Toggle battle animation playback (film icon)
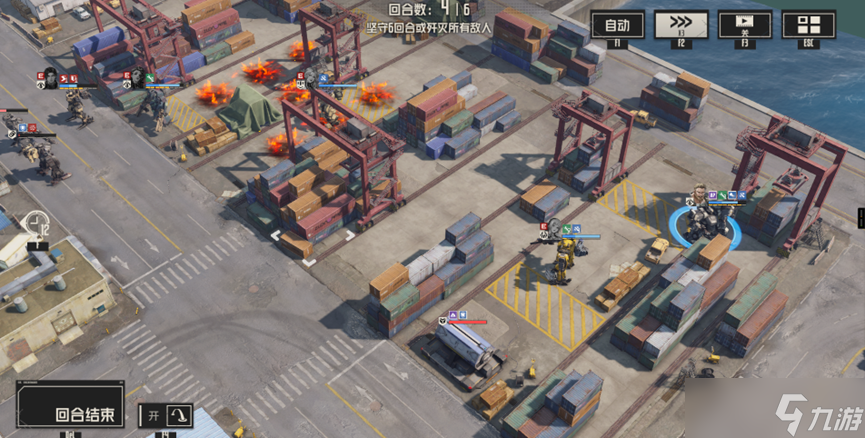Image resolution: width=865 pixels, height=438 pixels. (x=744, y=24)
